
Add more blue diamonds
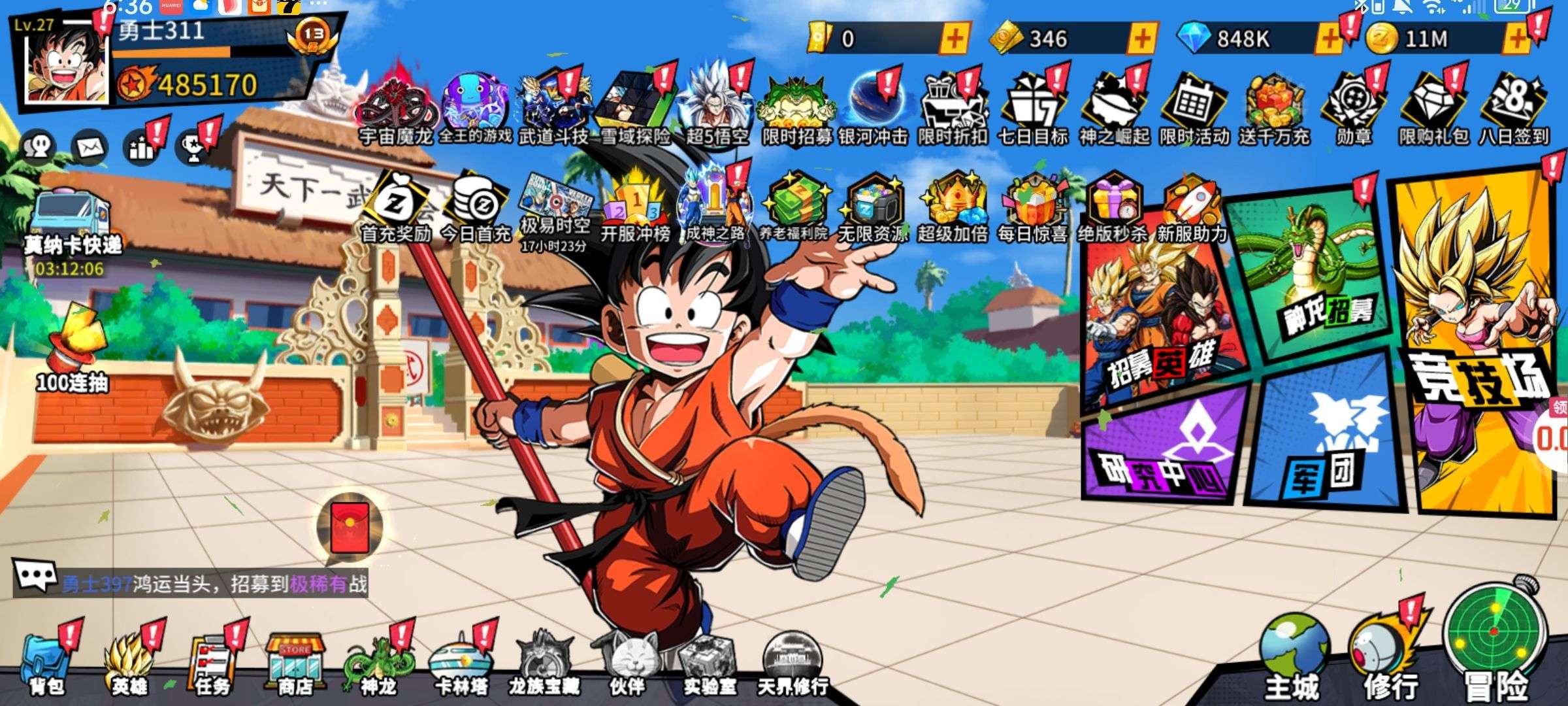1329,39
